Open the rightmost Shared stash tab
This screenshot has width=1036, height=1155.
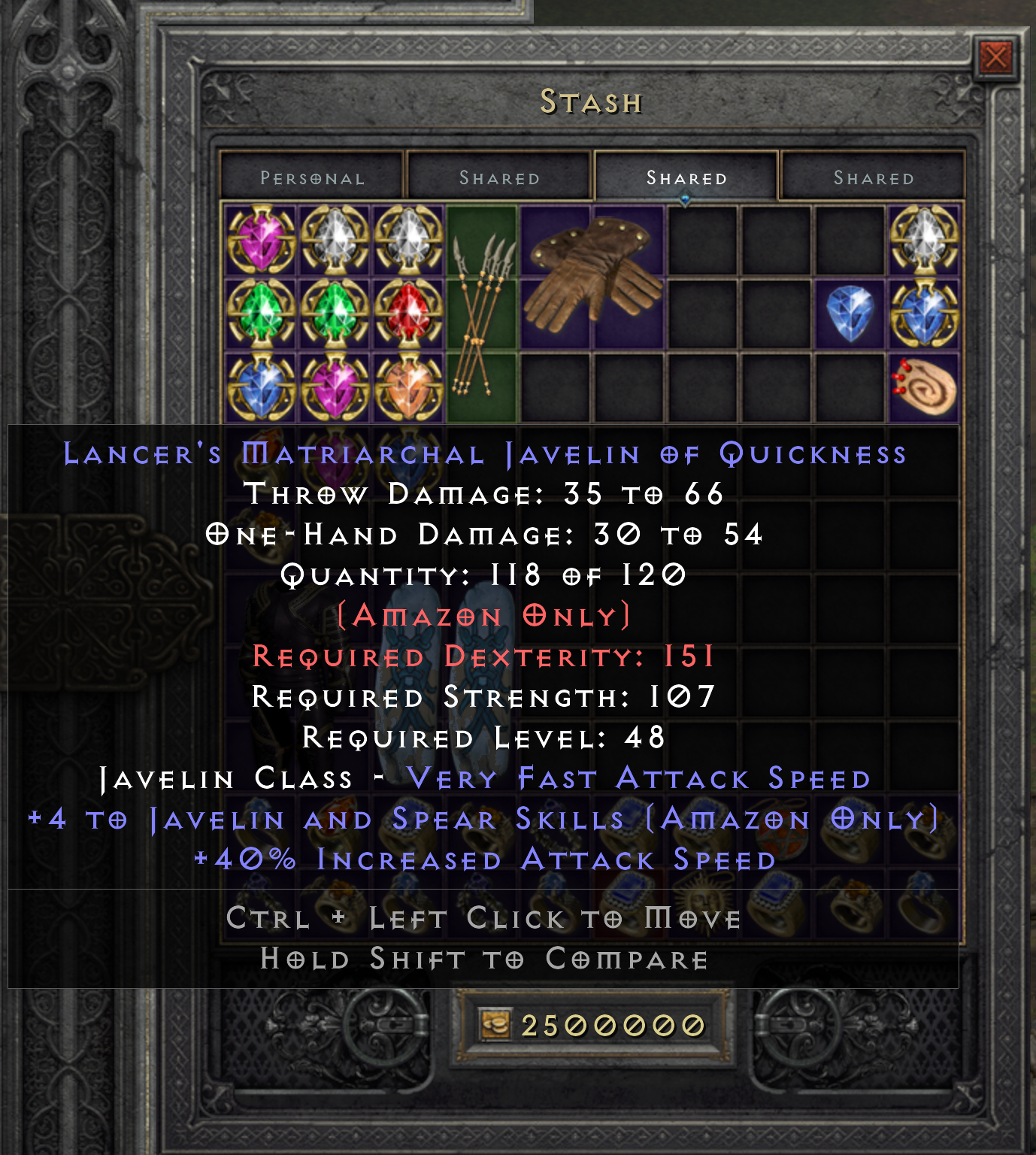click(x=872, y=177)
